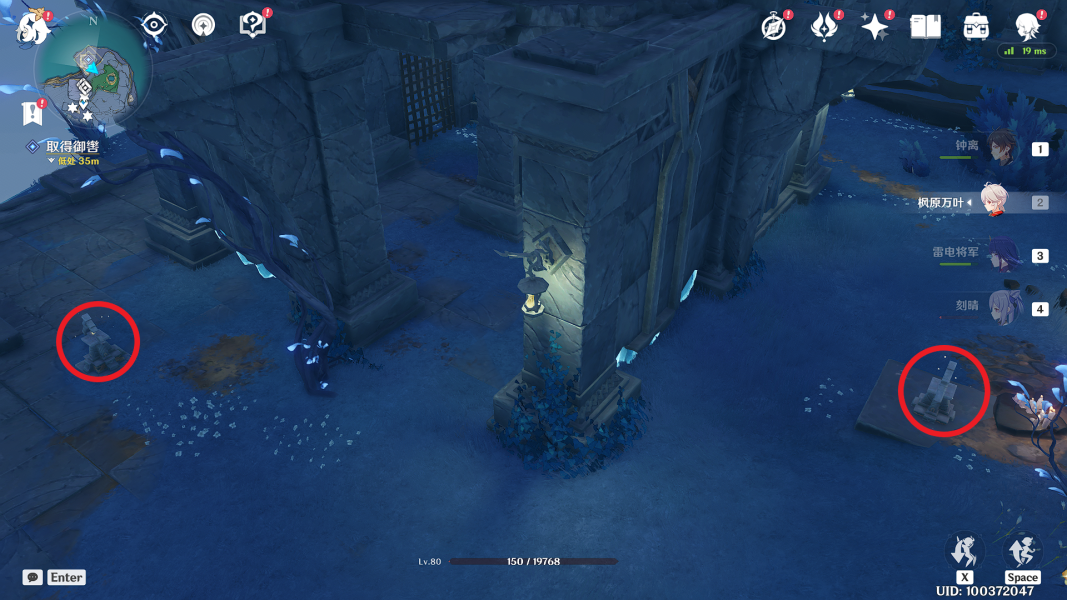Open the round signal-wave icon beside the eye

(203, 26)
